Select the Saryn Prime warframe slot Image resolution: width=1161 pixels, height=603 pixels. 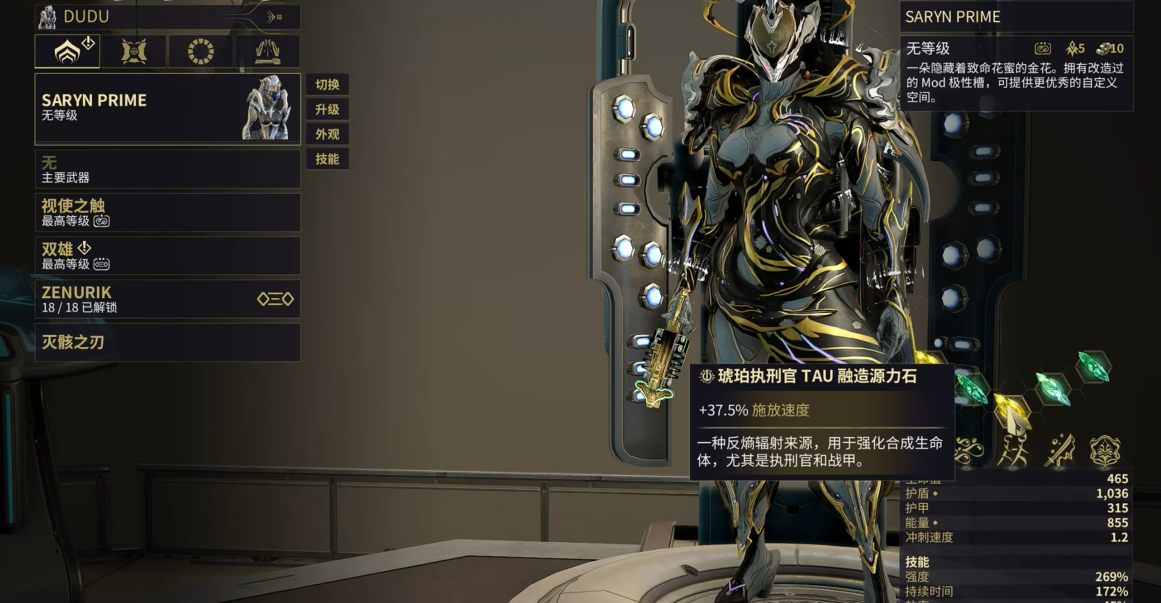click(167, 108)
